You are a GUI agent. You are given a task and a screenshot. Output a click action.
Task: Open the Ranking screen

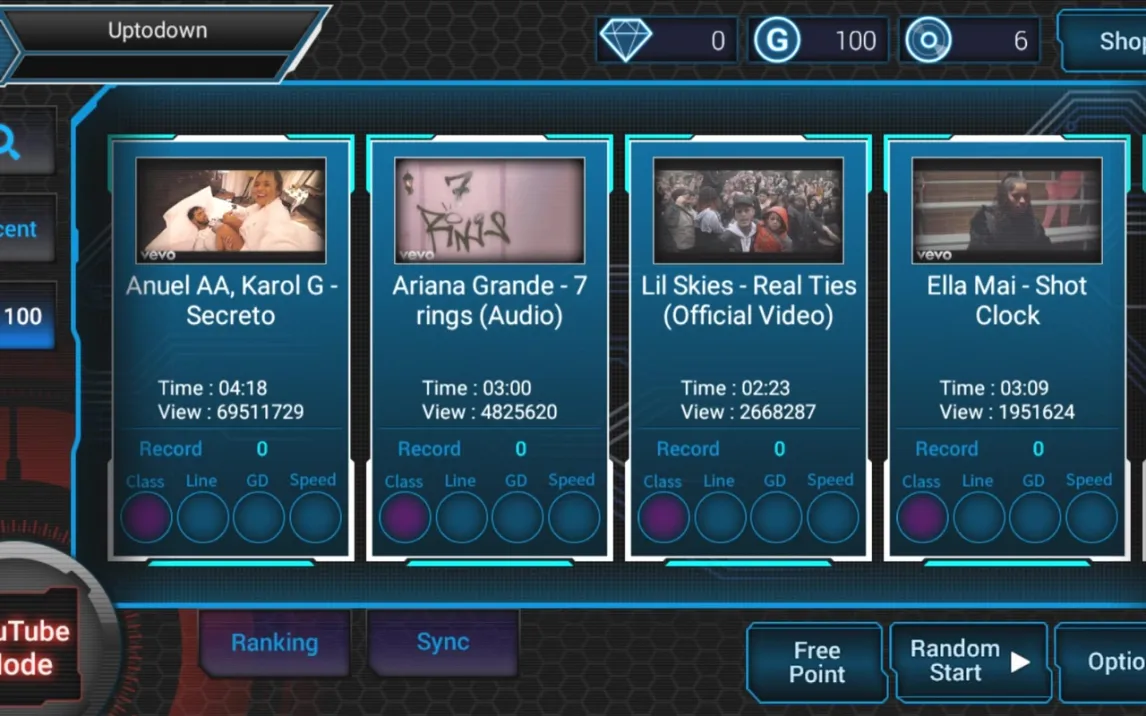pyautogui.click(x=274, y=643)
